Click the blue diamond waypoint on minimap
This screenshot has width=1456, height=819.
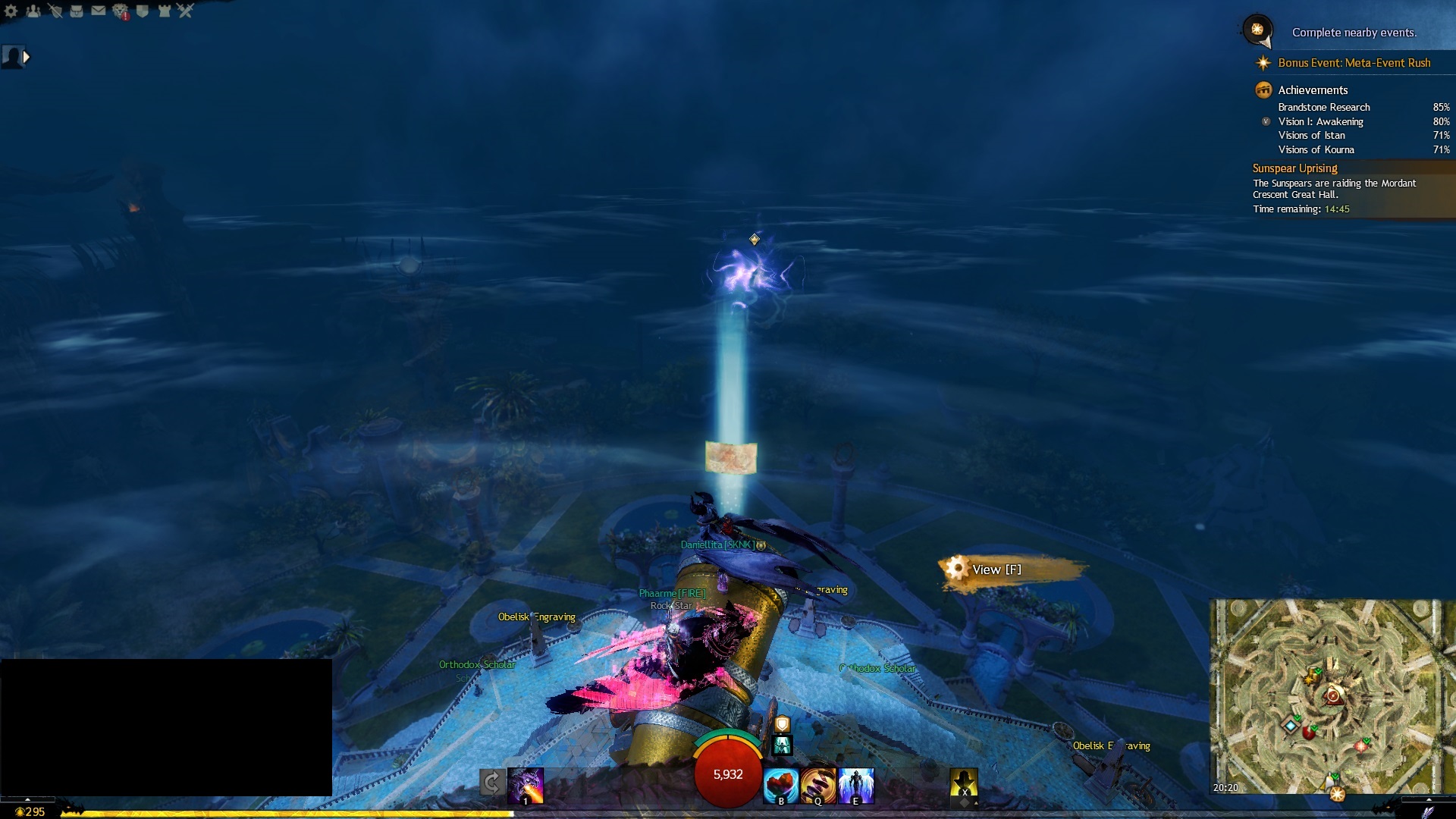pos(1291,726)
